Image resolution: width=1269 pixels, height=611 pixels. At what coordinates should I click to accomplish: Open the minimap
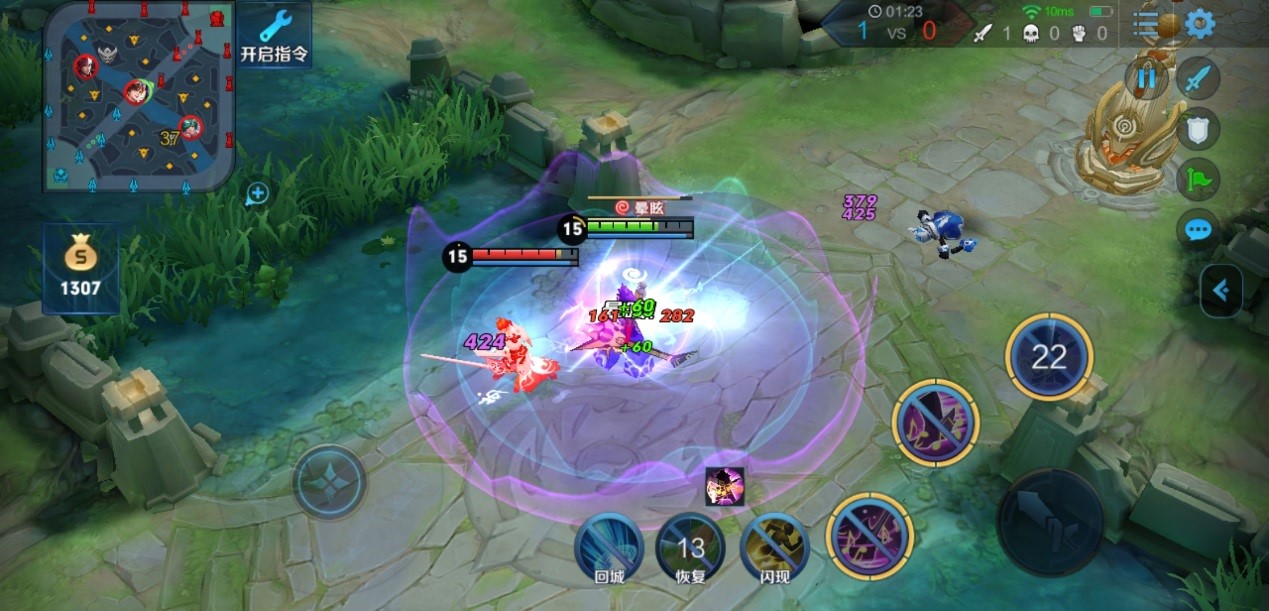138,96
